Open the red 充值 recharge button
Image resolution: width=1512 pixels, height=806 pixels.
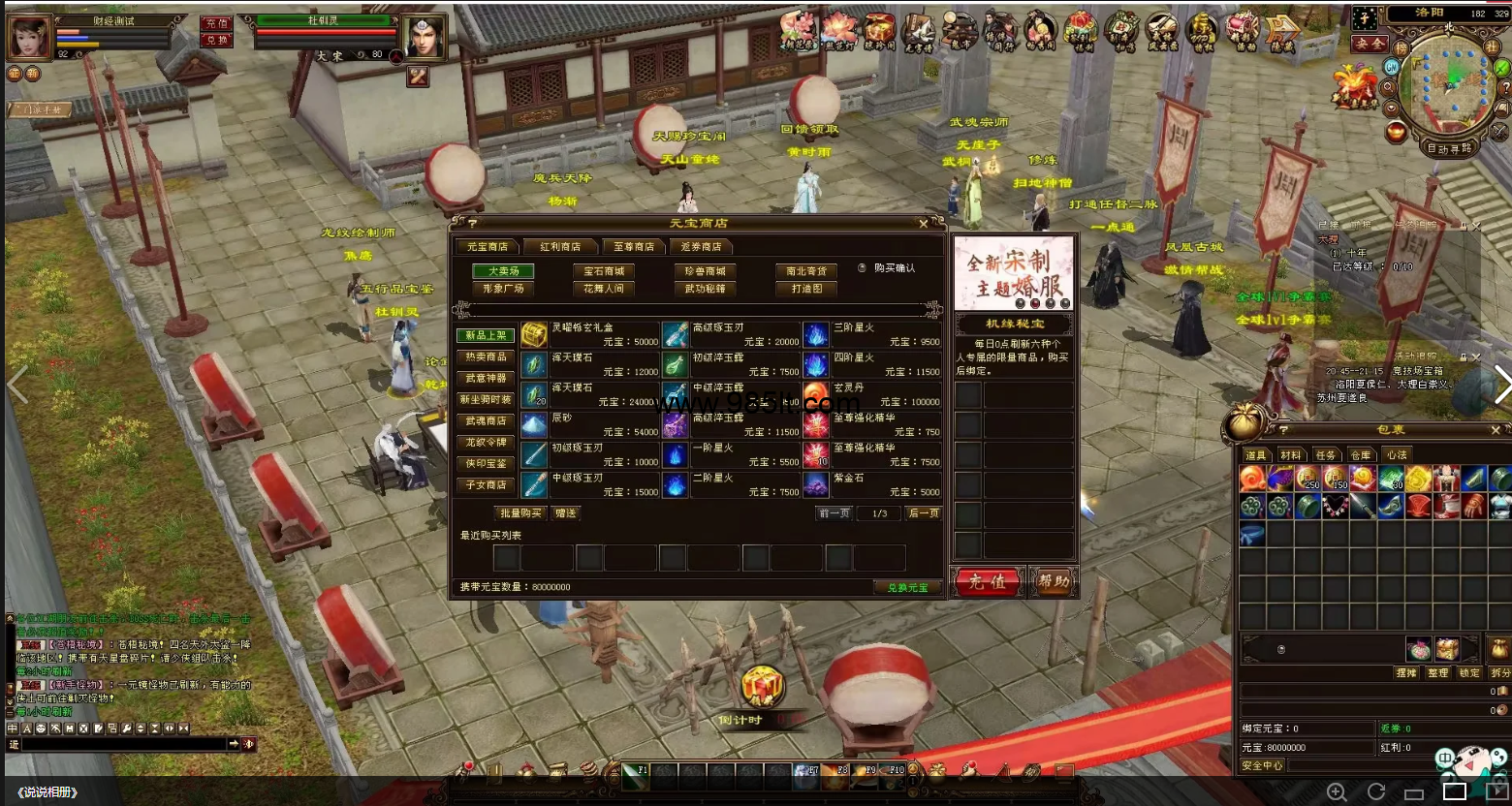pyautogui.click(x=988, y=581)
